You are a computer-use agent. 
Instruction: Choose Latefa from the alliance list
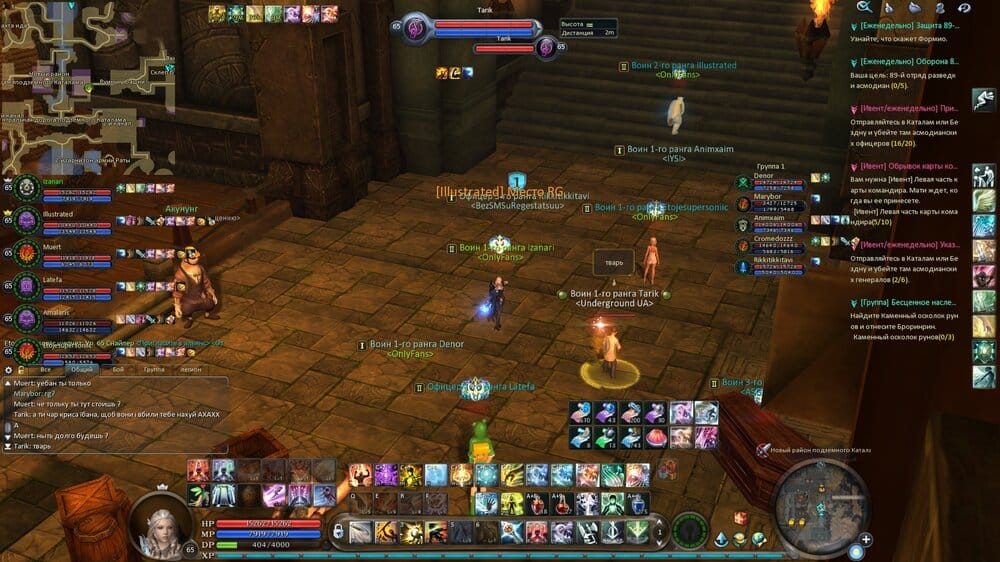tap(62, 285)
